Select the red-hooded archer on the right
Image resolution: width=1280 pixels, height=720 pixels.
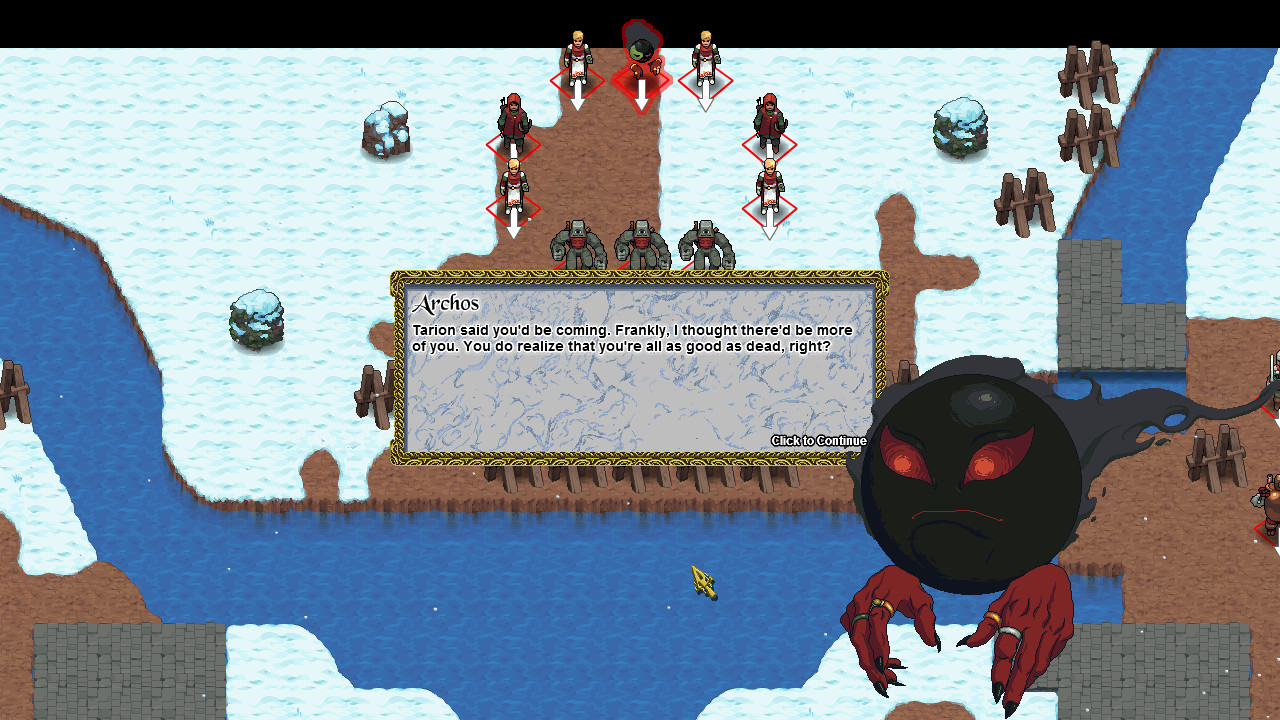[x=770, y=118]
